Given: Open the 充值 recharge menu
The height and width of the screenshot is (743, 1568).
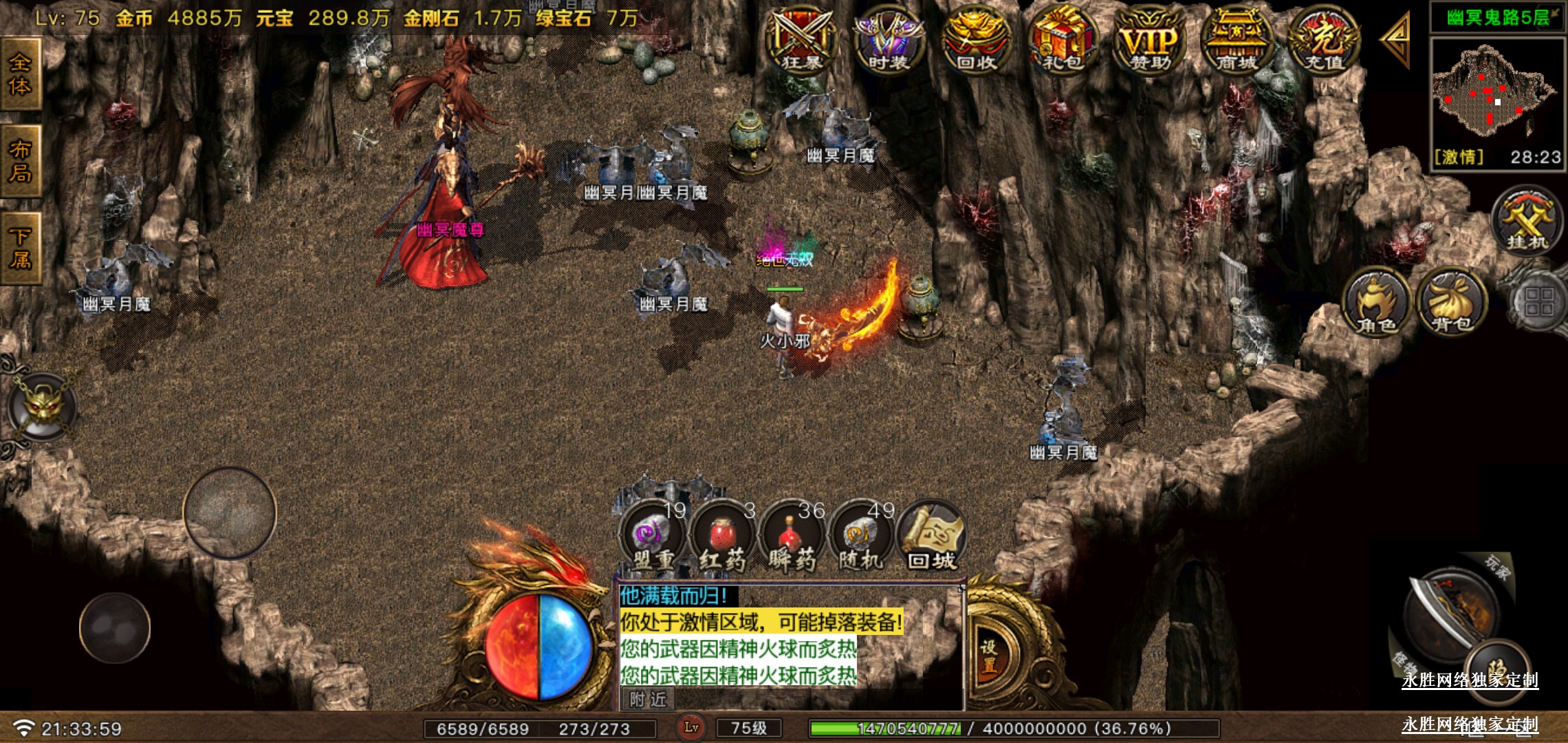Looking at the screenshot, I should tap(1324, 41).
